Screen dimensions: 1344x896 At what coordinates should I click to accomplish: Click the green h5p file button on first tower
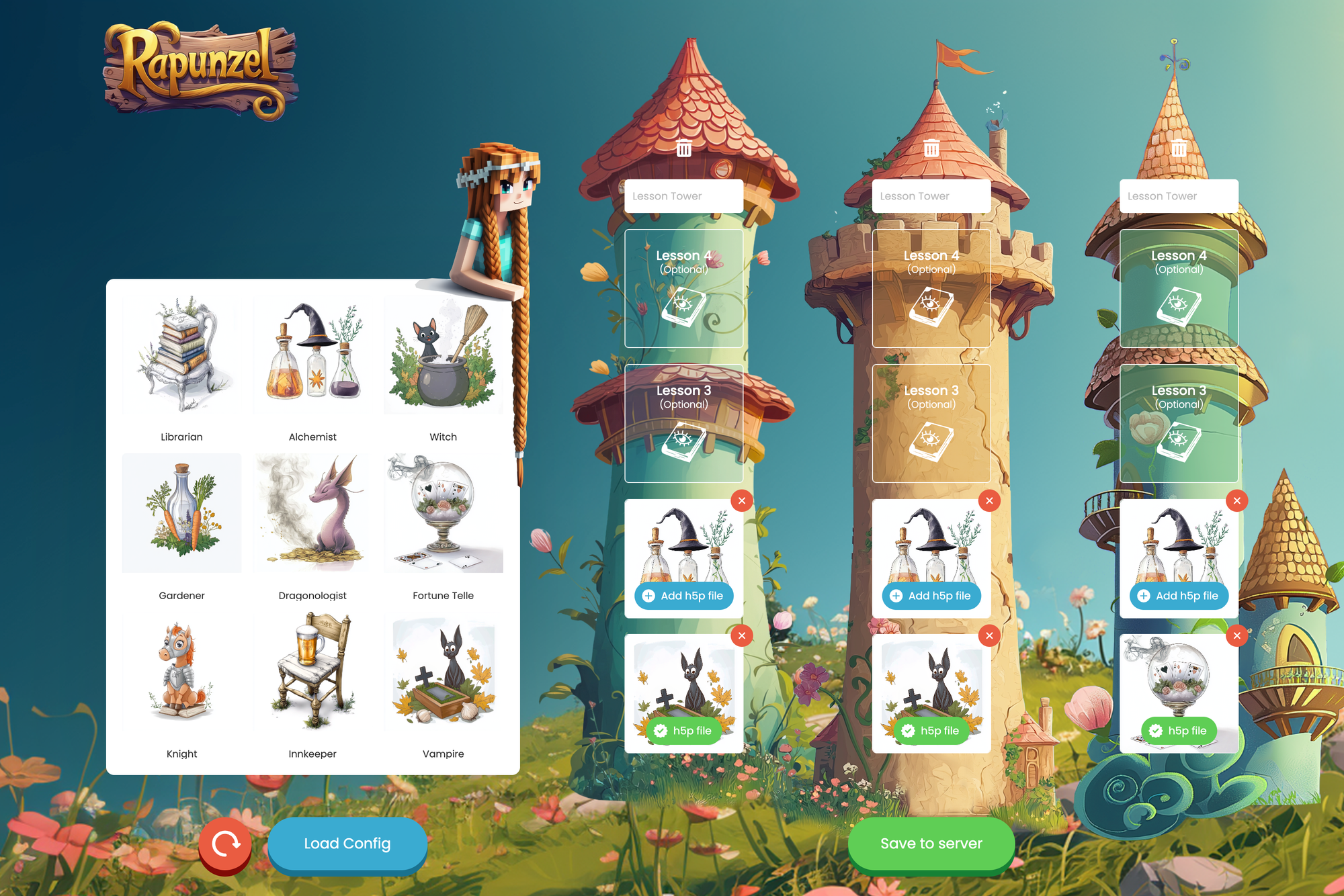(683, 730)
